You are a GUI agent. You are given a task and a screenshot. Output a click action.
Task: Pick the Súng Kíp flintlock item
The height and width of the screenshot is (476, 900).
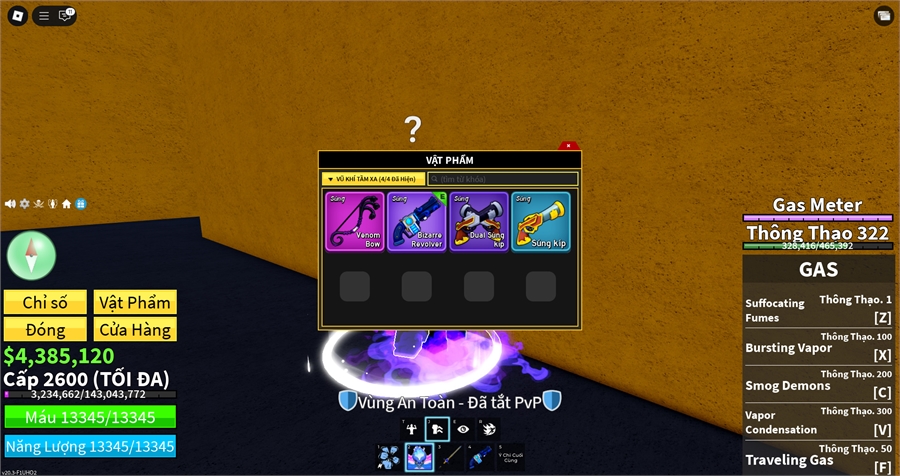coord(541,222)
